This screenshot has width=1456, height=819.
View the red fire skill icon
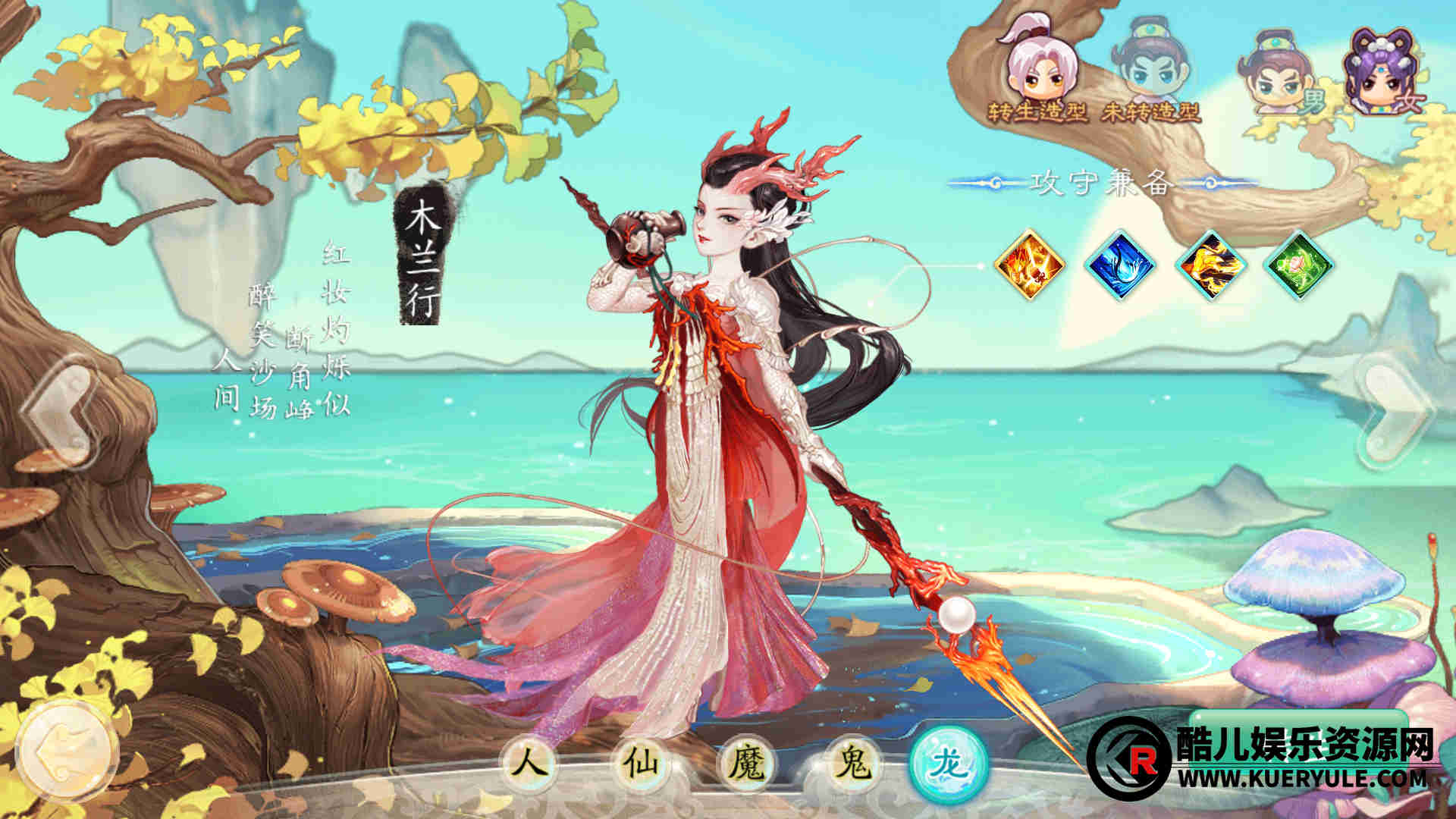click(1030, 265)
